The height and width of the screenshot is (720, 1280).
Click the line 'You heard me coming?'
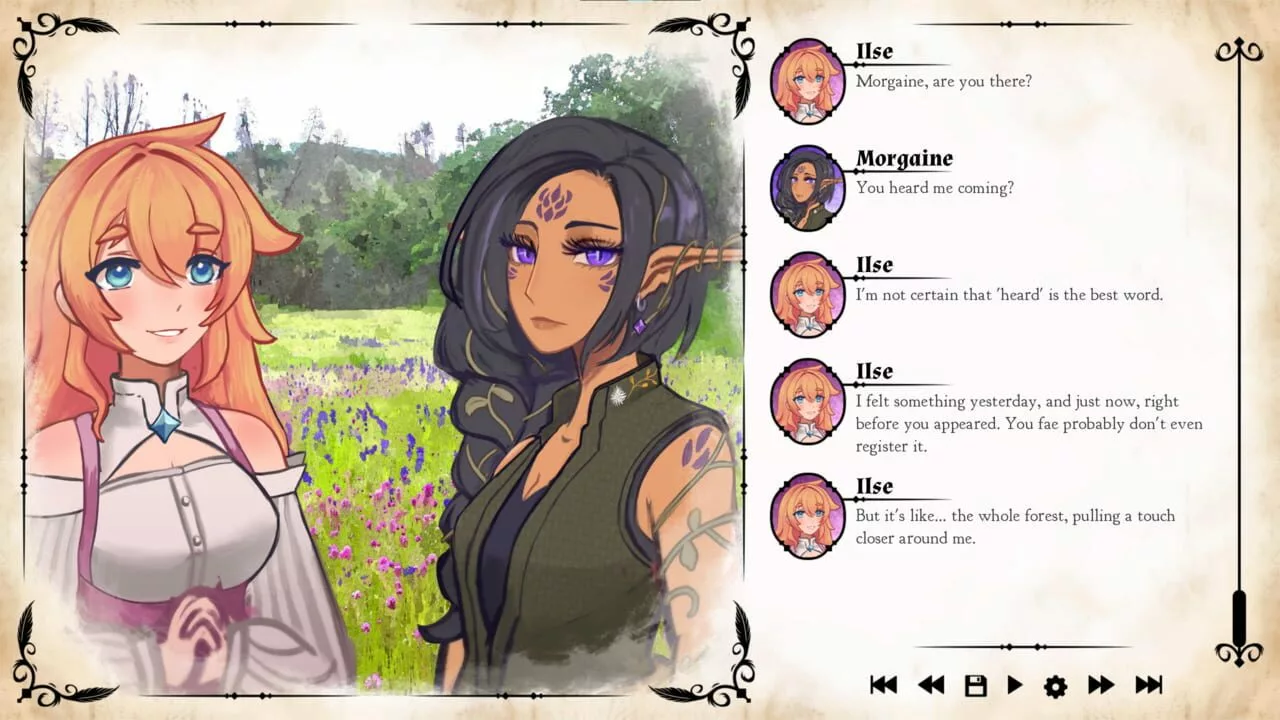934,187
